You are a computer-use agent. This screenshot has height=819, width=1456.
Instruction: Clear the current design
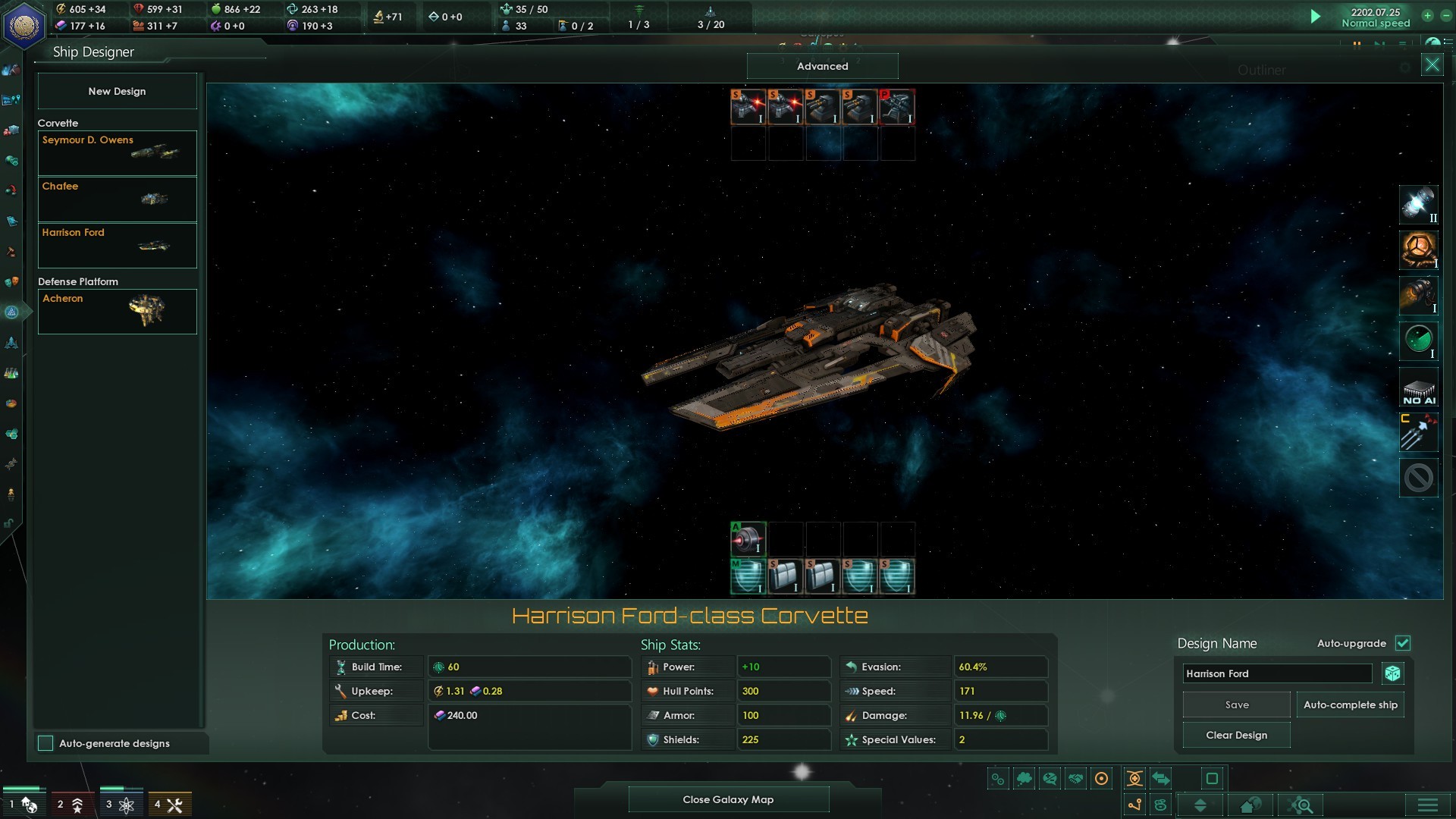(x=1236, y=735)
